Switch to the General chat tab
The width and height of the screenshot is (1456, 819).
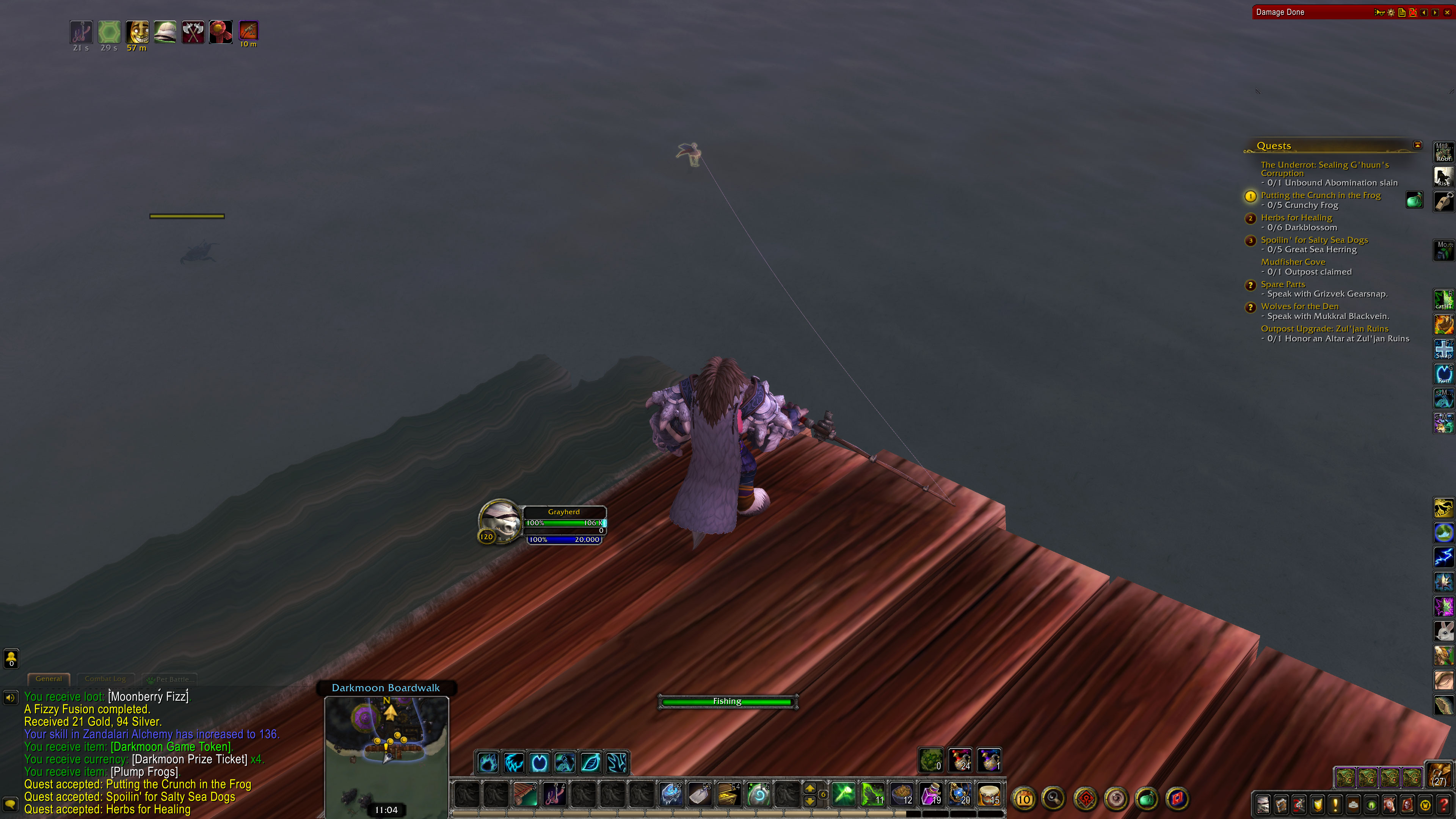(49, 679)
